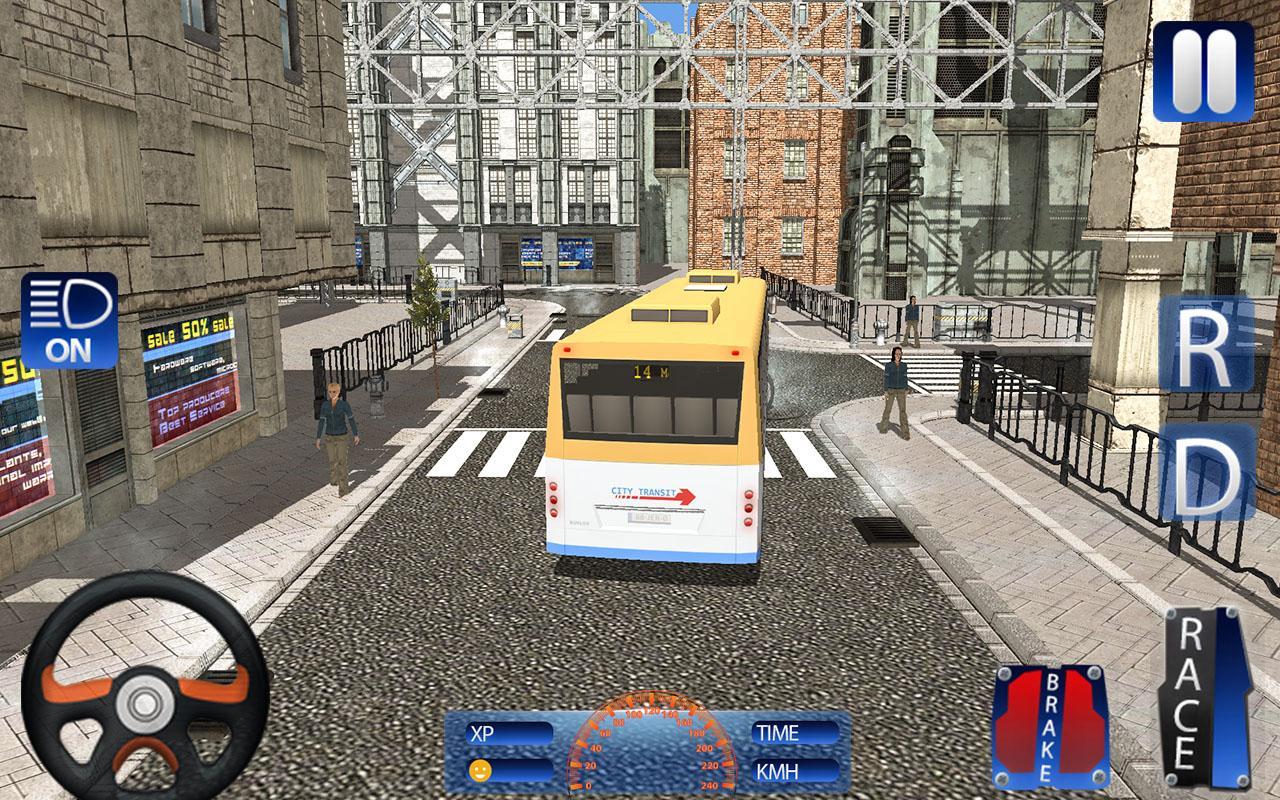Click the blue bar beside the smiley
The height and width of the screenshot is (800, 1280).
[525, 770]
